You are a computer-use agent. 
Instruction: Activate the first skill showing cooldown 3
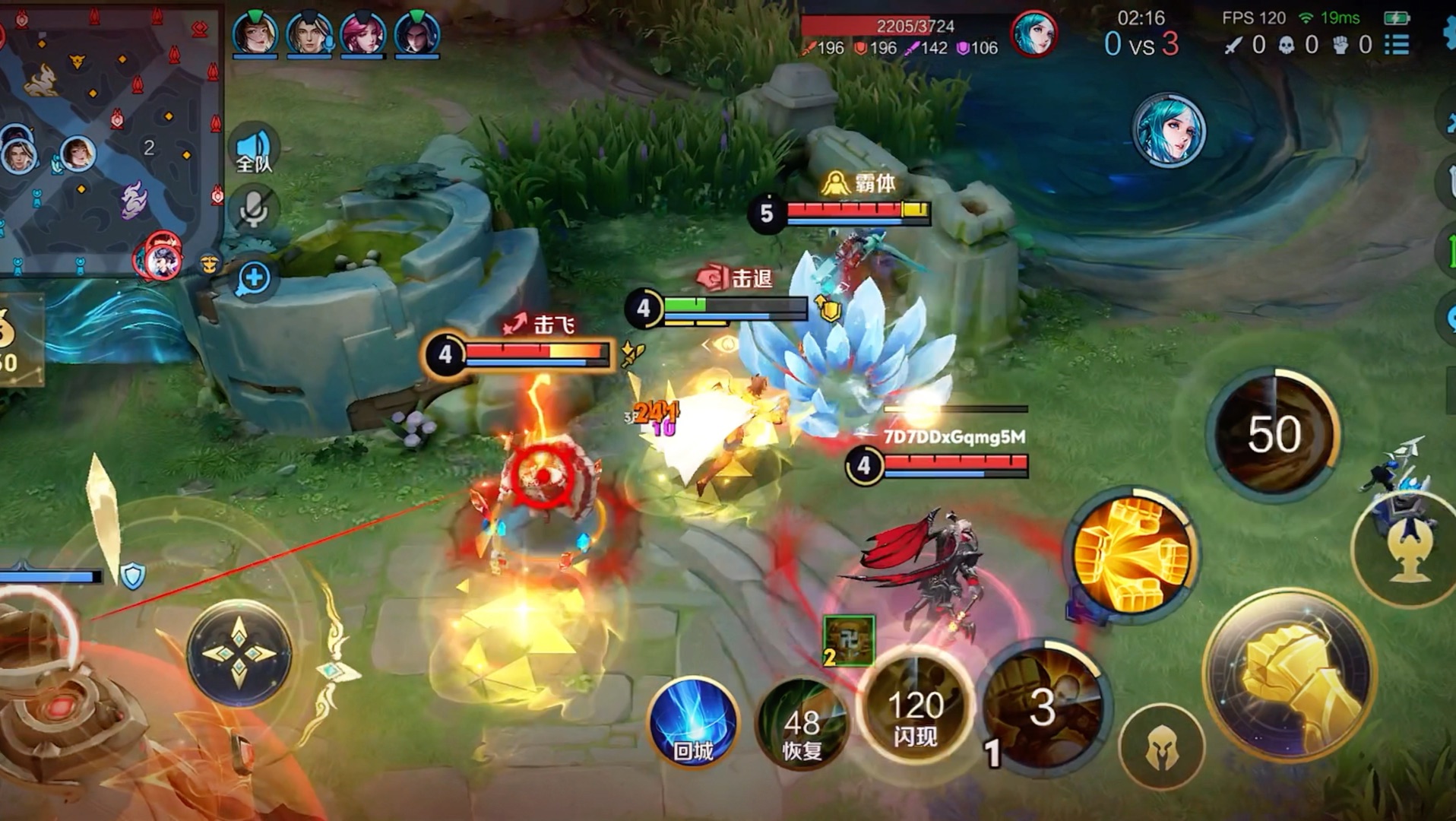pos(1043,707)
